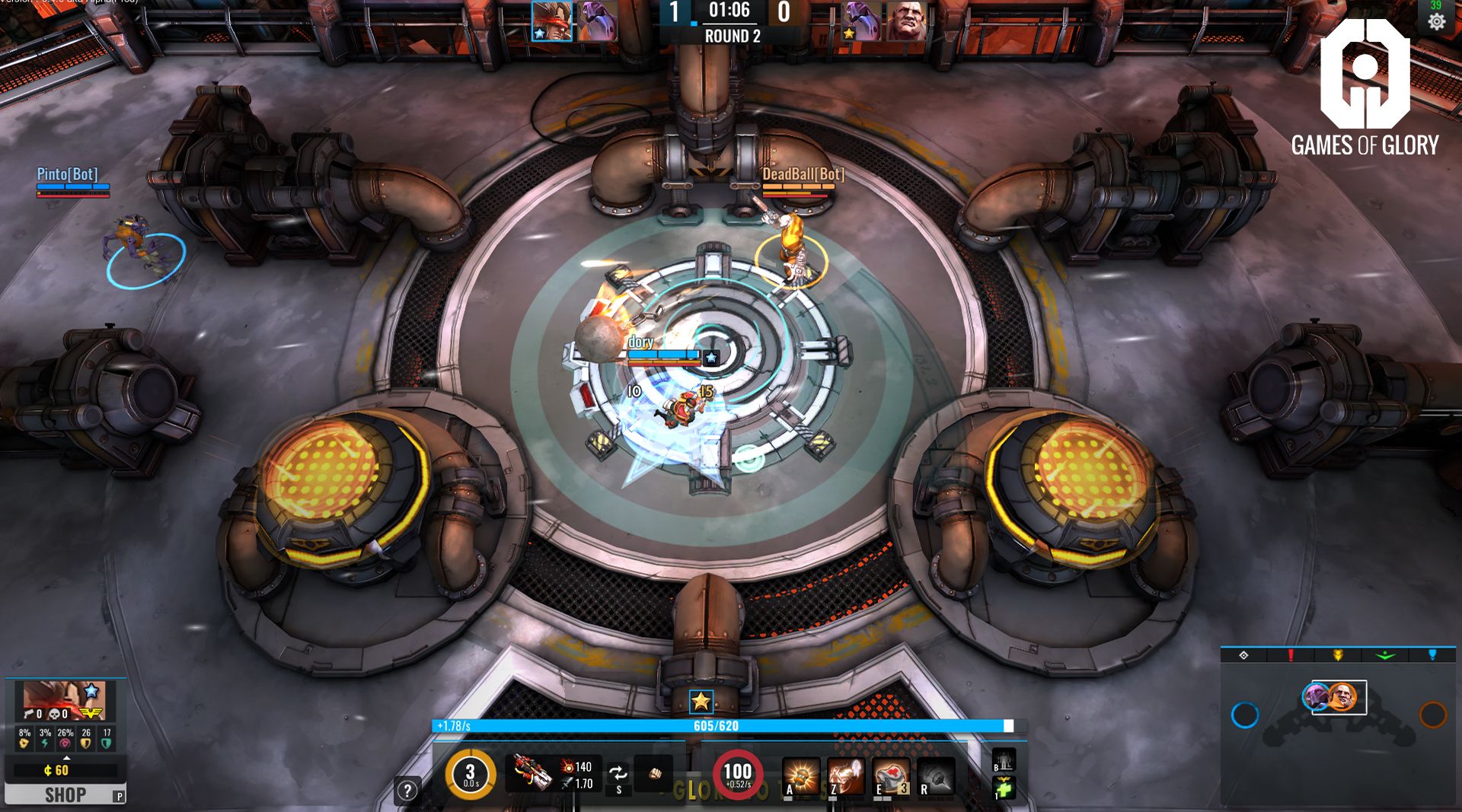Open the settings gear in top right corner
Viewport: 1462px width, 812px height.
point(1438,23)
